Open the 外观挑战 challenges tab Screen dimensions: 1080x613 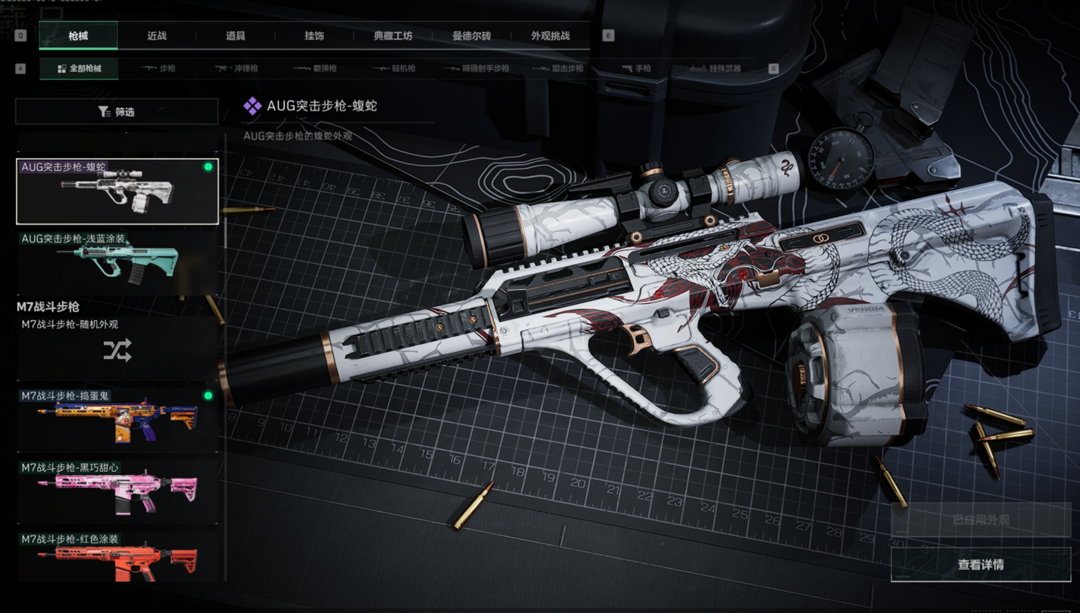(x=550, y=36)
